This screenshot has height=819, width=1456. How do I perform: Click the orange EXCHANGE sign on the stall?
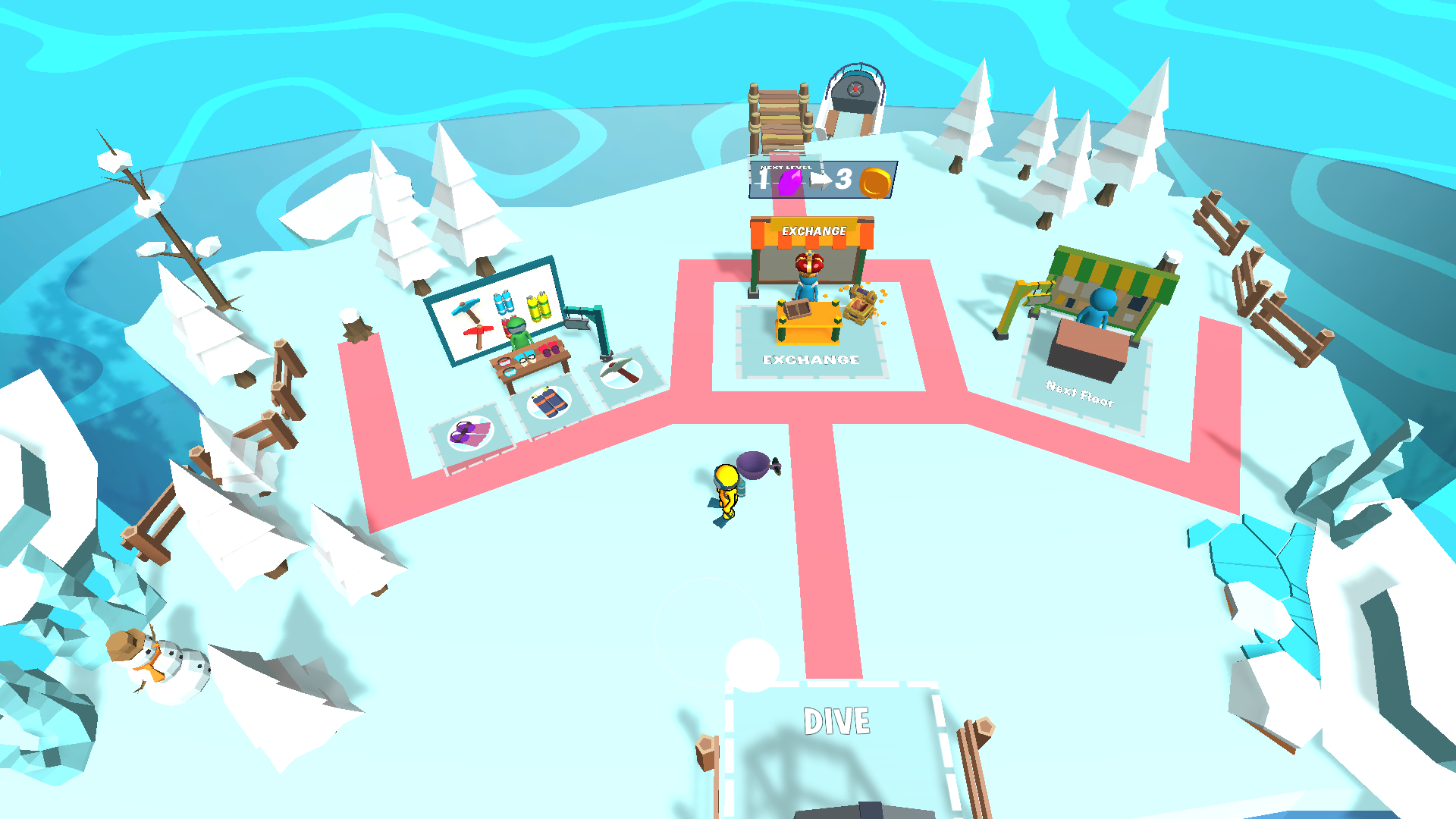coord(813,230)
